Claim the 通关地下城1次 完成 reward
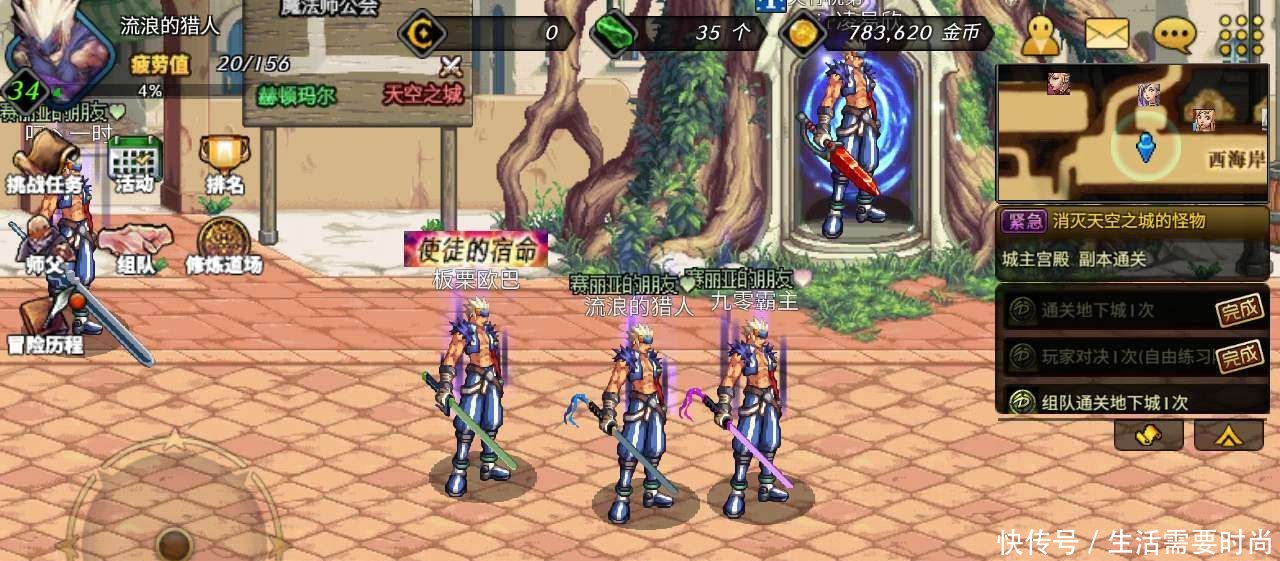1280x561 pixels. pyautogui.click(x=1239, y=311)
